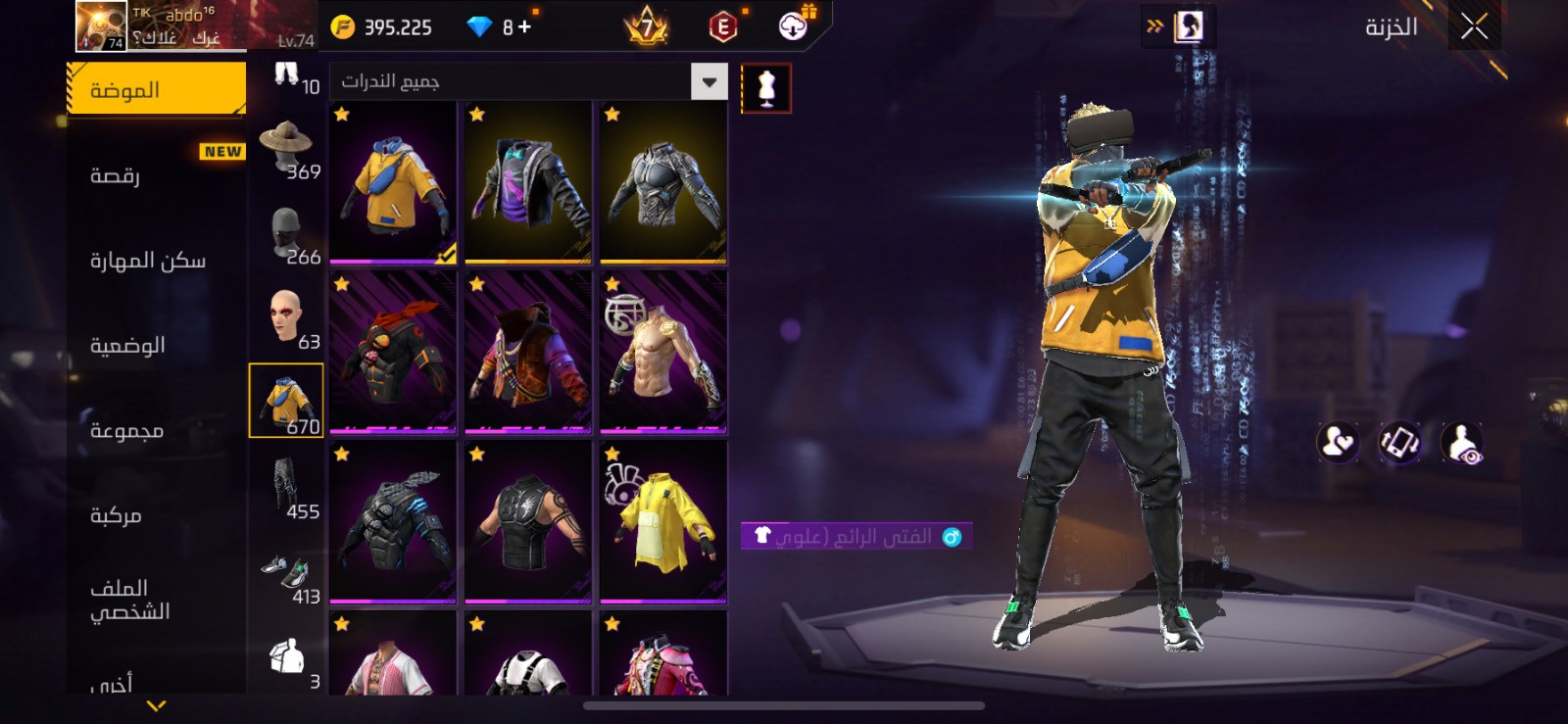
Task: Open the rarity filter dropdown
Action: [x=709, y=81]
